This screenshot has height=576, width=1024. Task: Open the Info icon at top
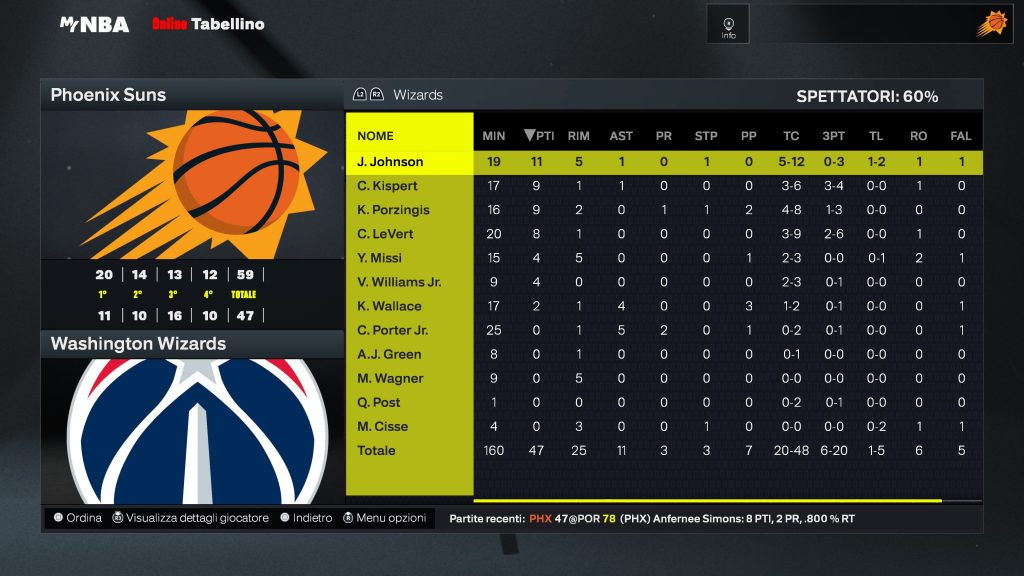728,24
